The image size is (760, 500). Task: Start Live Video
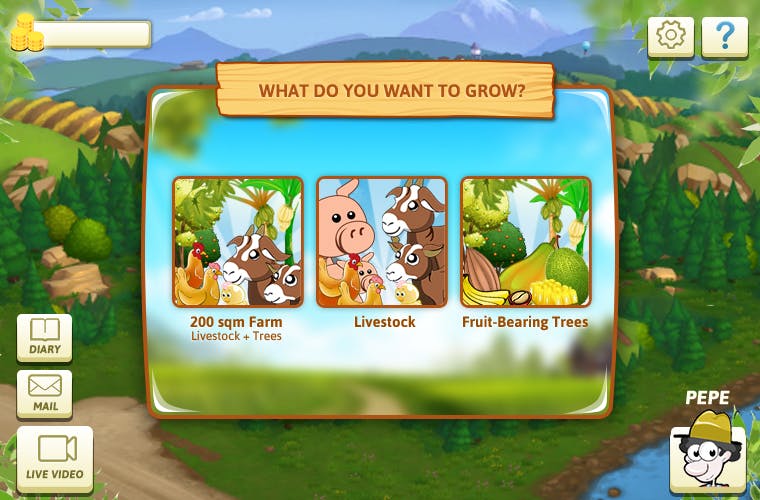point(55,457)
